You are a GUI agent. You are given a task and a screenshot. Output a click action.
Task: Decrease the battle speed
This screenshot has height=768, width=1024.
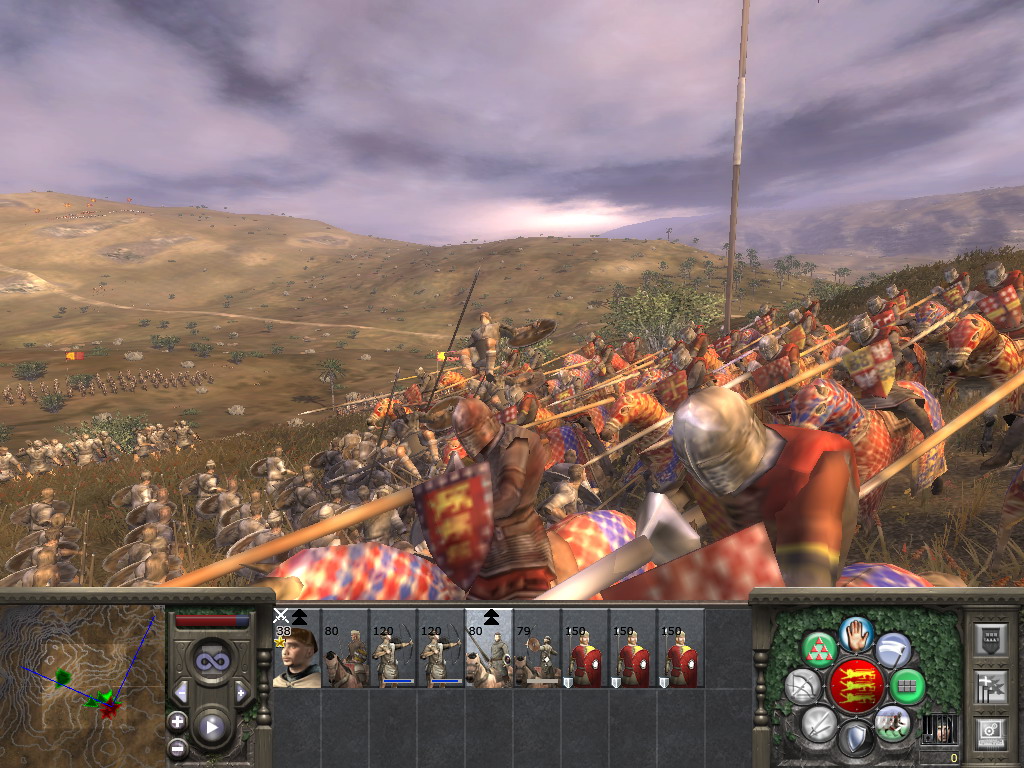pos(182,692)
